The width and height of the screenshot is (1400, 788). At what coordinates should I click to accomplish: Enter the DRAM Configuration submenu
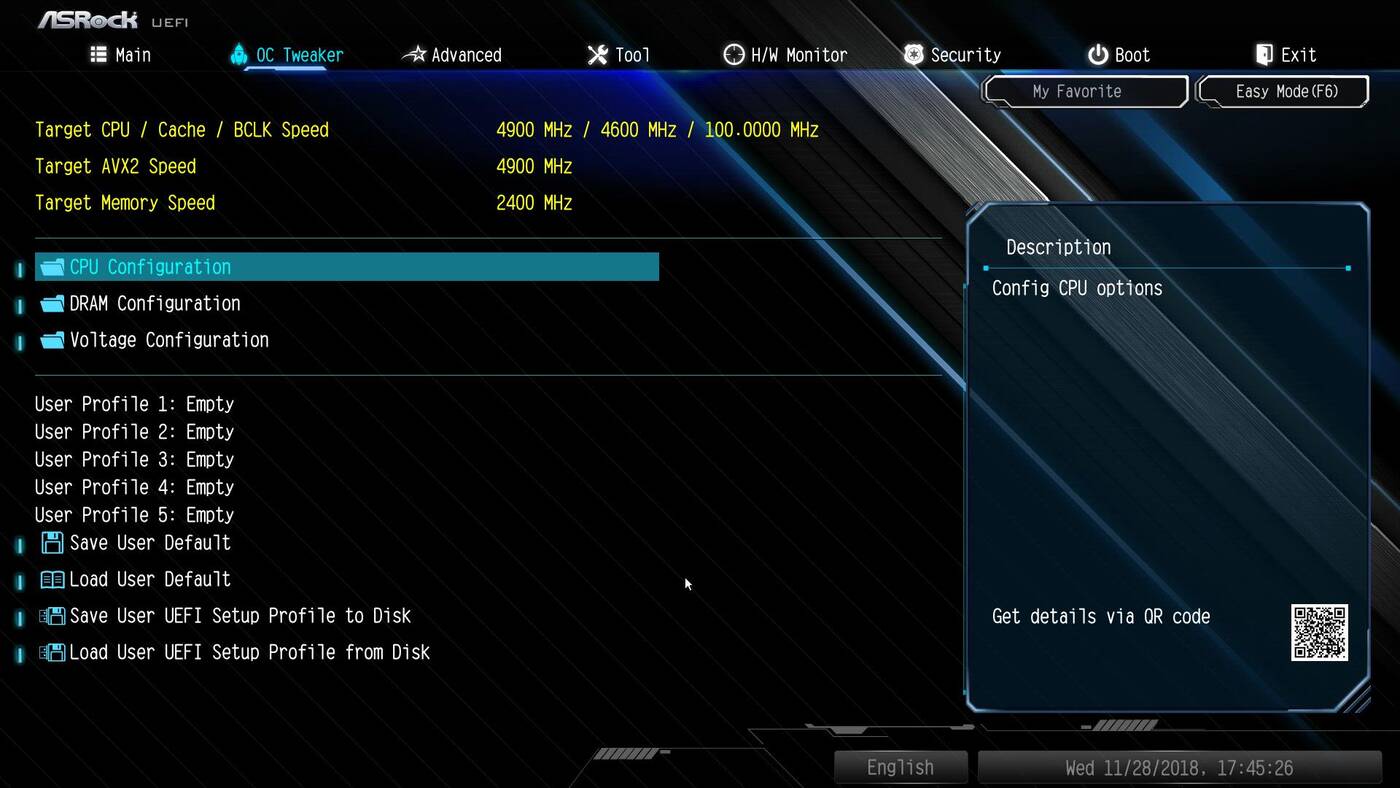pos(154,303)
